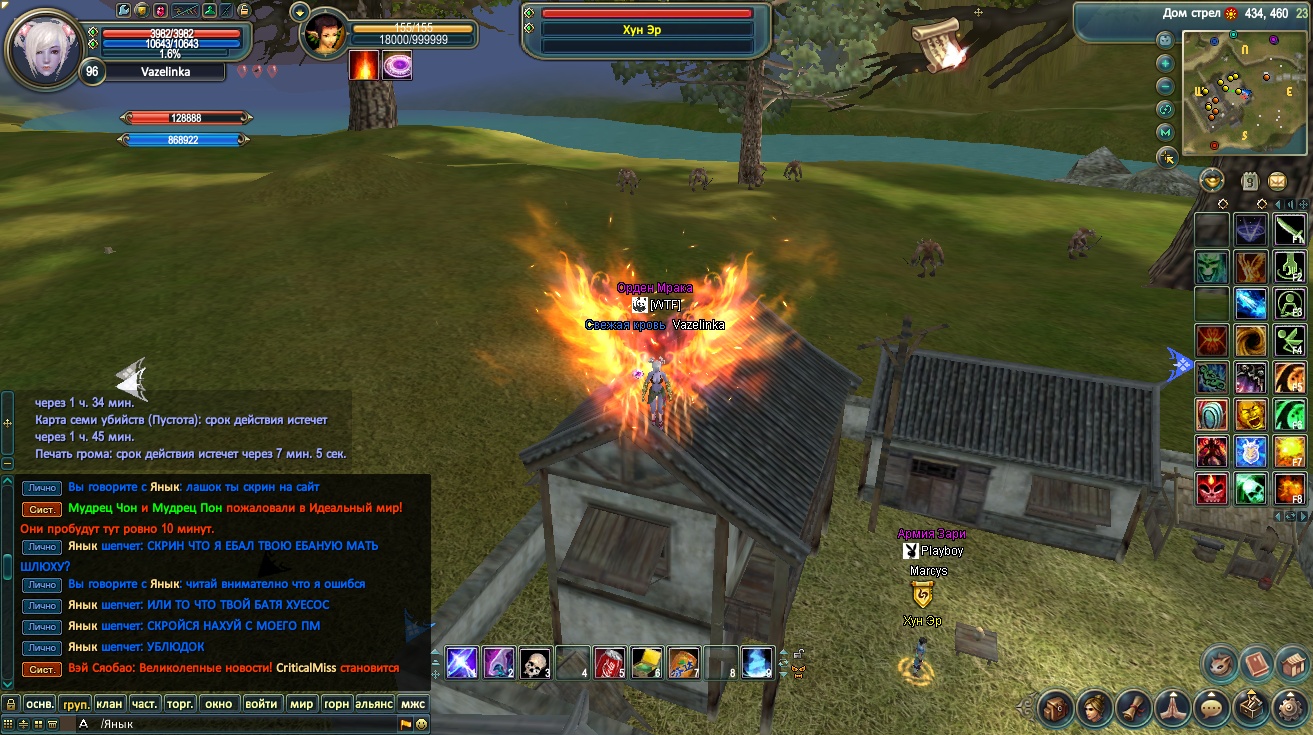Click the minimap zoom-in plus button
Screen dimensions: 1313x735
point(1165,62)
